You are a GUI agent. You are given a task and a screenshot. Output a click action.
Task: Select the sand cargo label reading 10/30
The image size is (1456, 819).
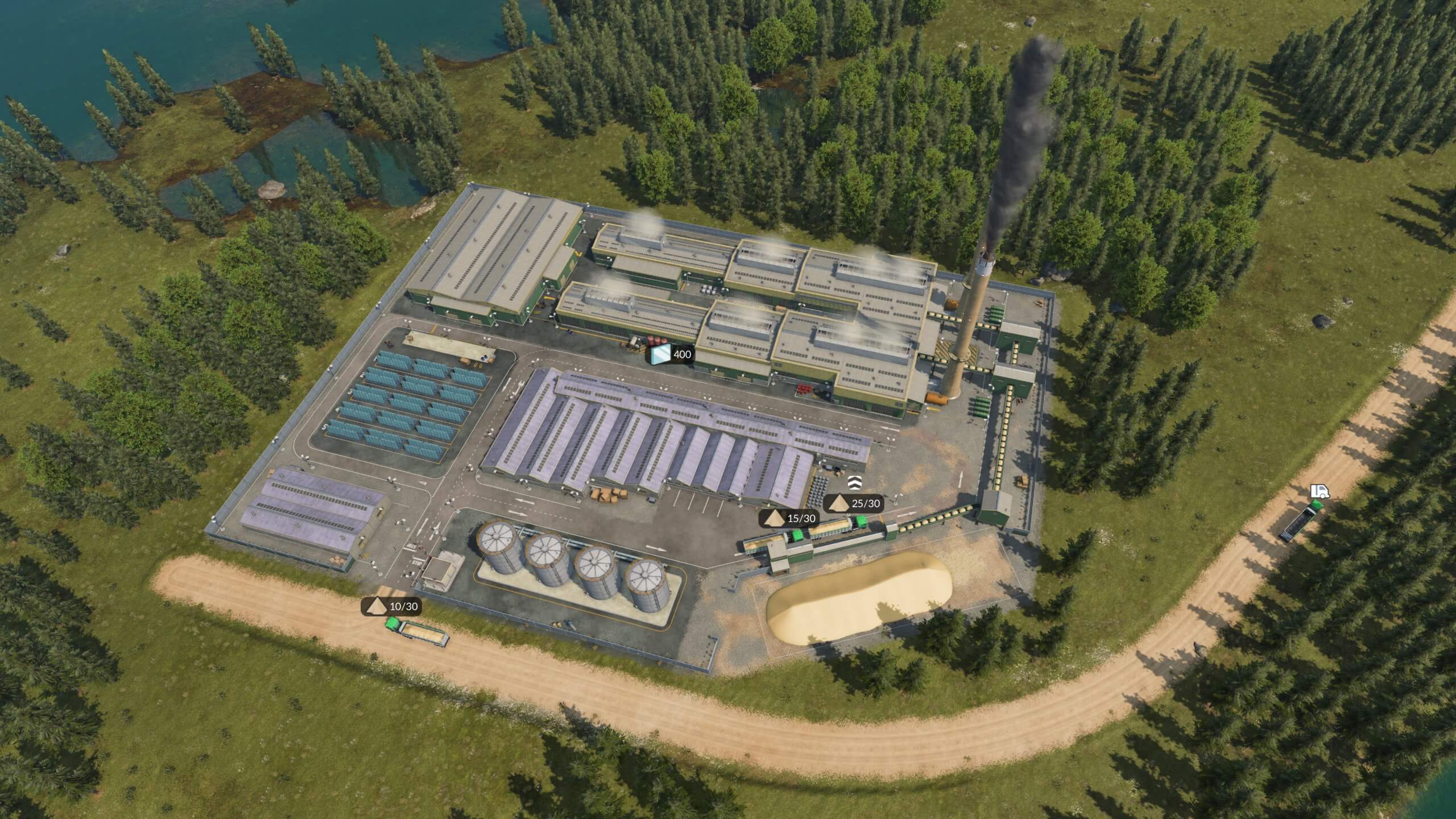(392, 607)
